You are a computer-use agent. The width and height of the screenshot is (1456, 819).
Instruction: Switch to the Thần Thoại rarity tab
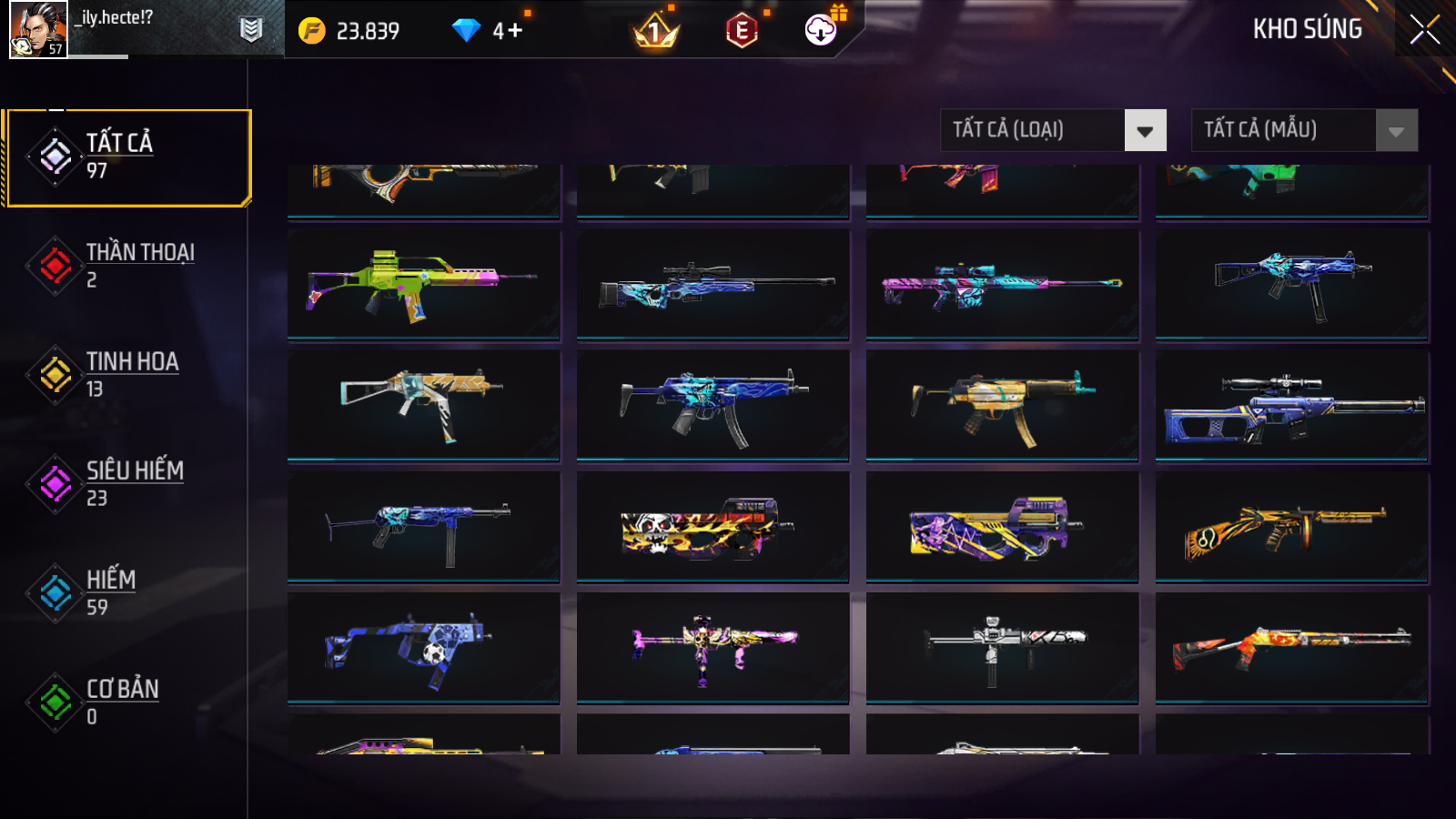coord(128,265)
